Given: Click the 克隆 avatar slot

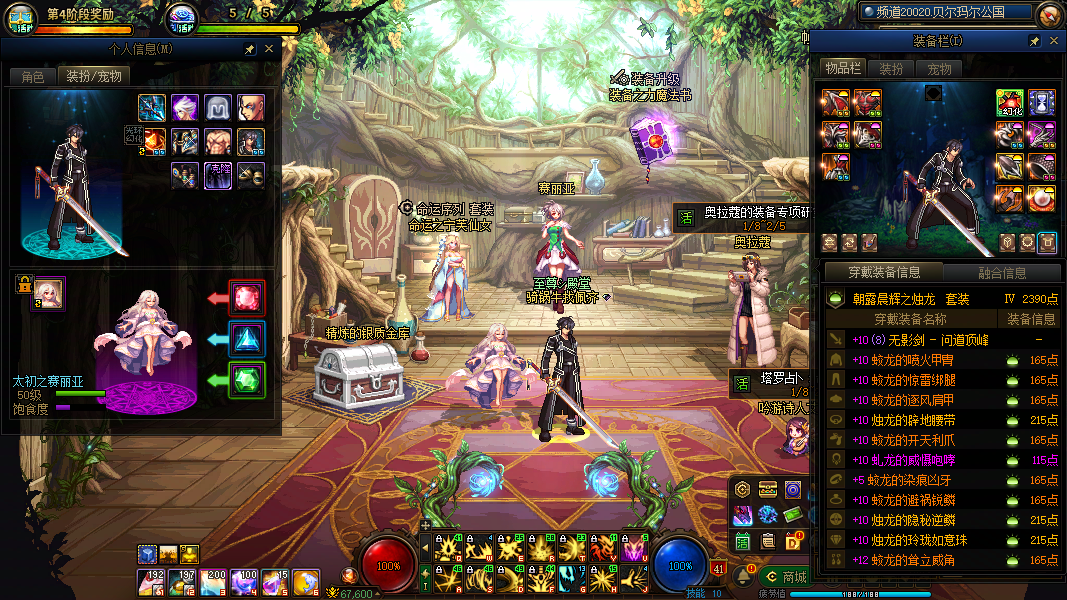Looking at the screenshot, I should [x=219, y=175].
